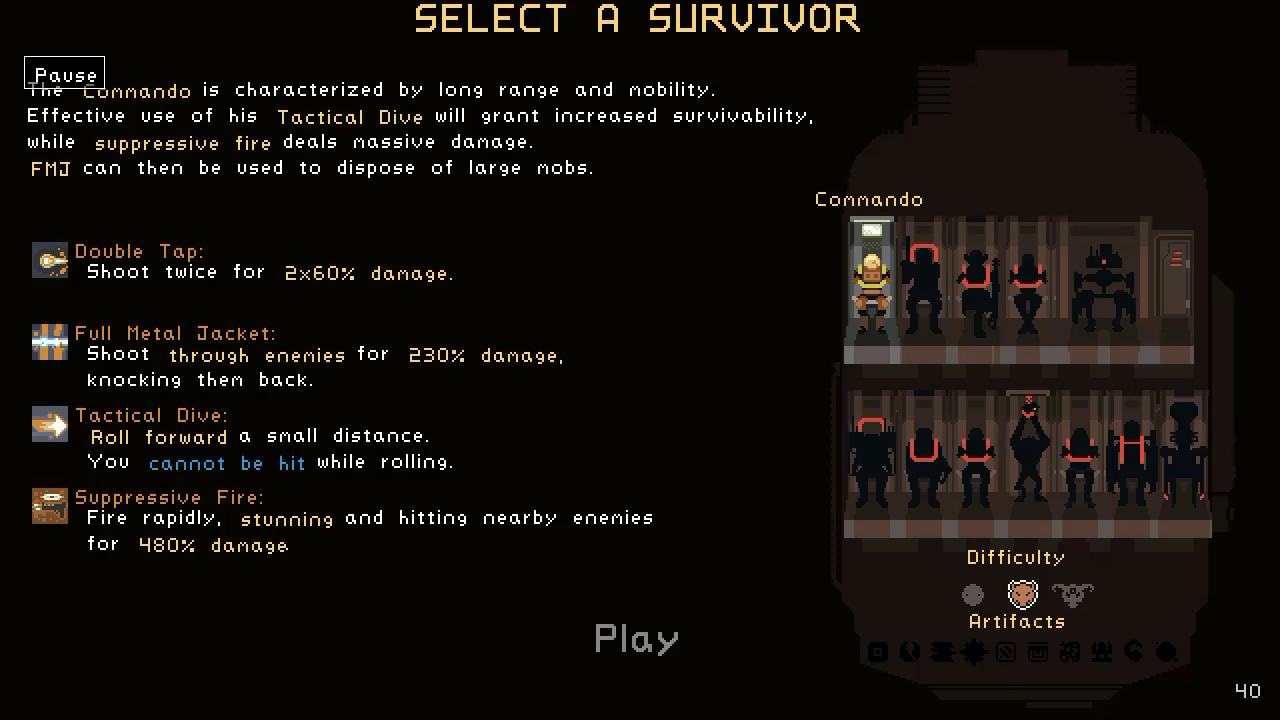The height and width of the screenshot is (720, 1280).
Task: Toggle the spiky sun-shaped artifact
Action: [974, 653]
